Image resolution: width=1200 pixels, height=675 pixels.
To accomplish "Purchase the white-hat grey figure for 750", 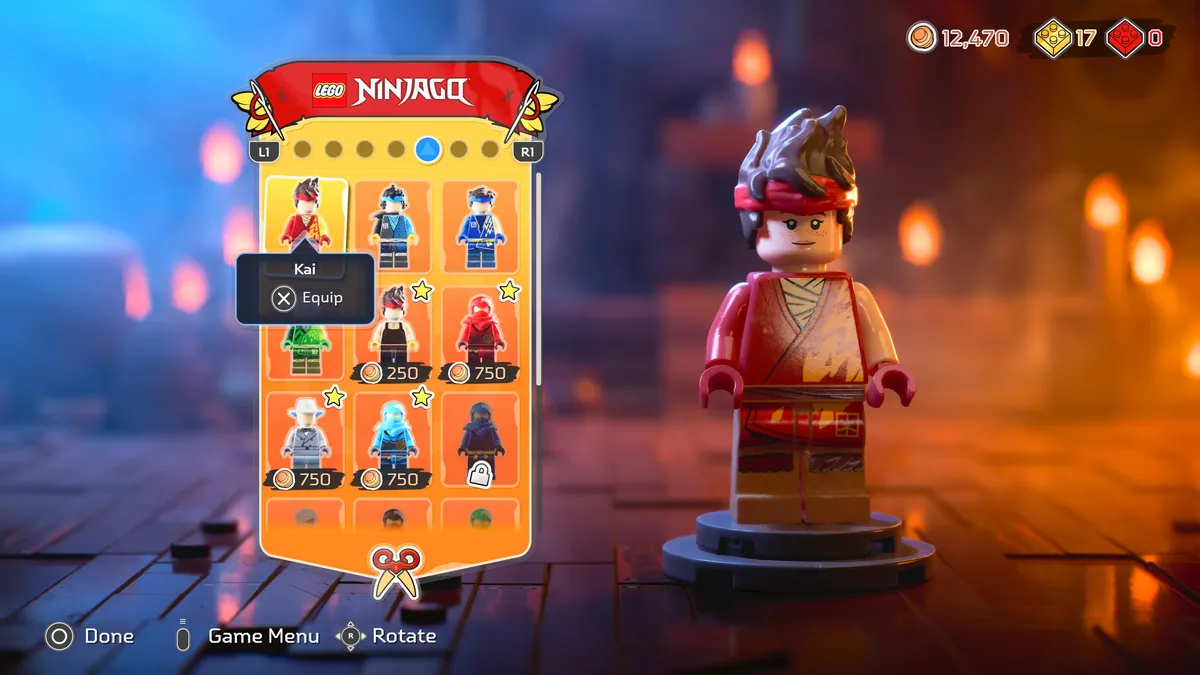I will 306,441.
